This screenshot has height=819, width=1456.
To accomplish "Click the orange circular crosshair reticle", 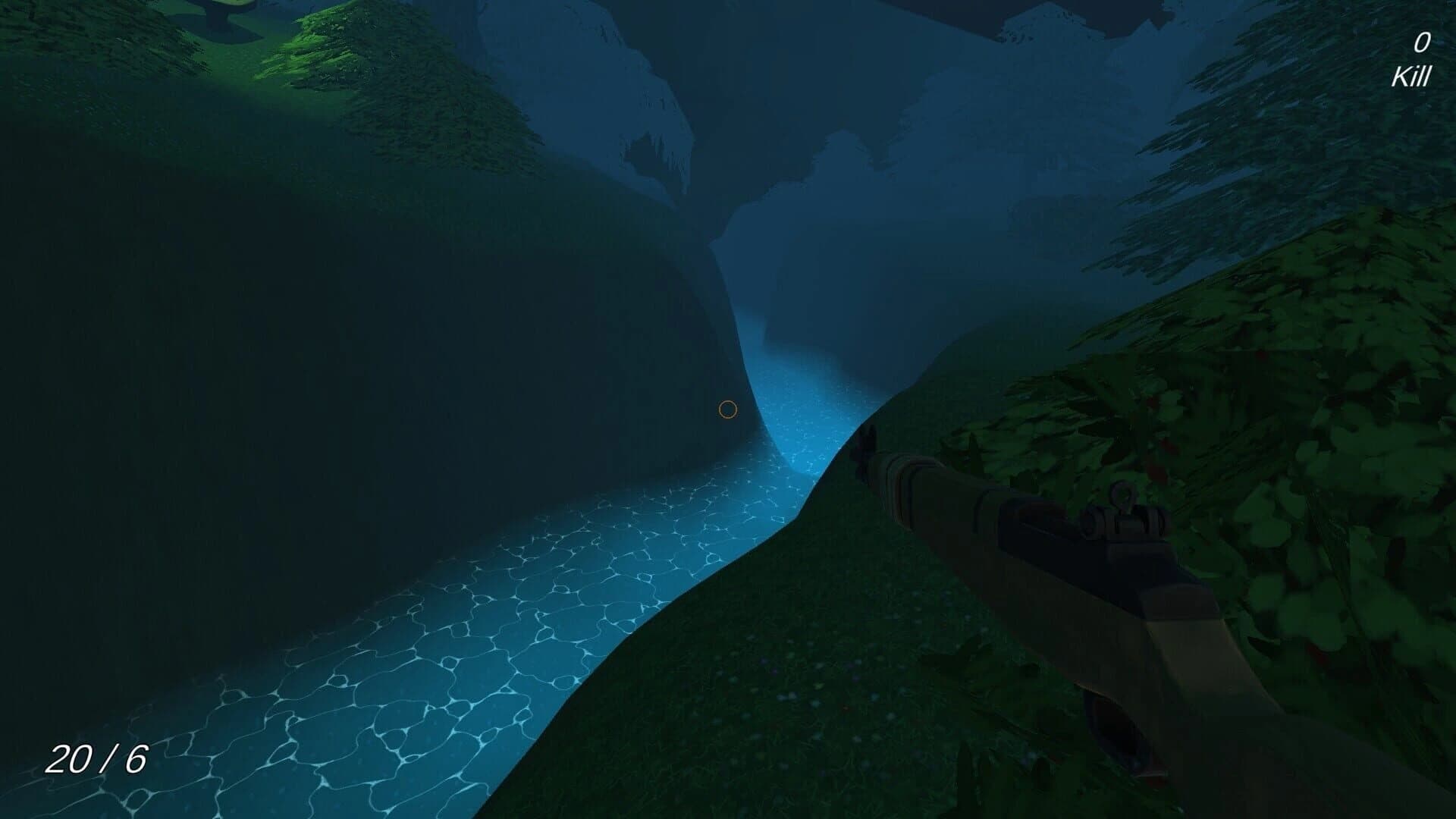I will [x=728, y=410].
